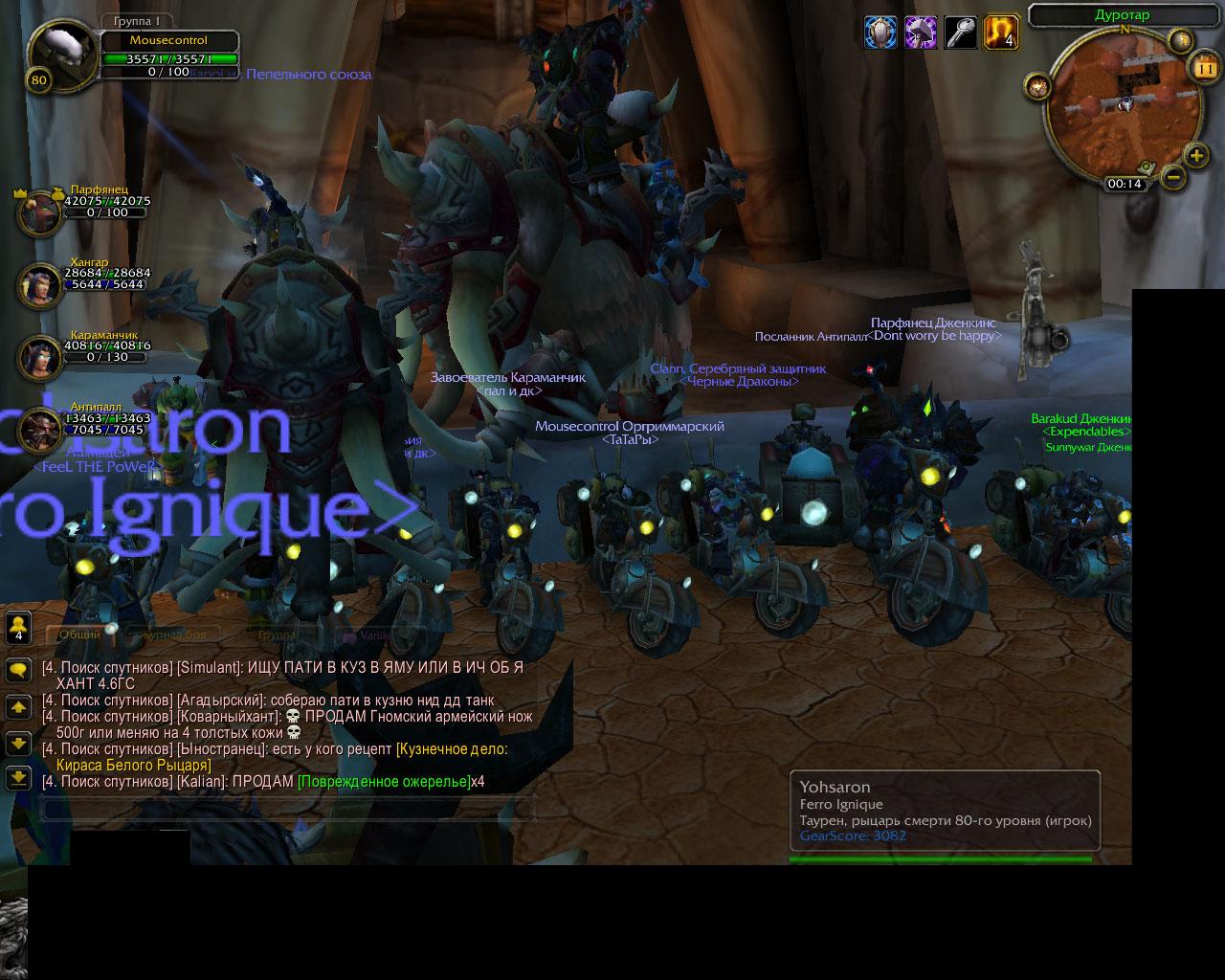Choose party member Антипалл's portrait
The height and width of the screenshot is (980, 1225).
pyautogui.click(x=40, y=430)
